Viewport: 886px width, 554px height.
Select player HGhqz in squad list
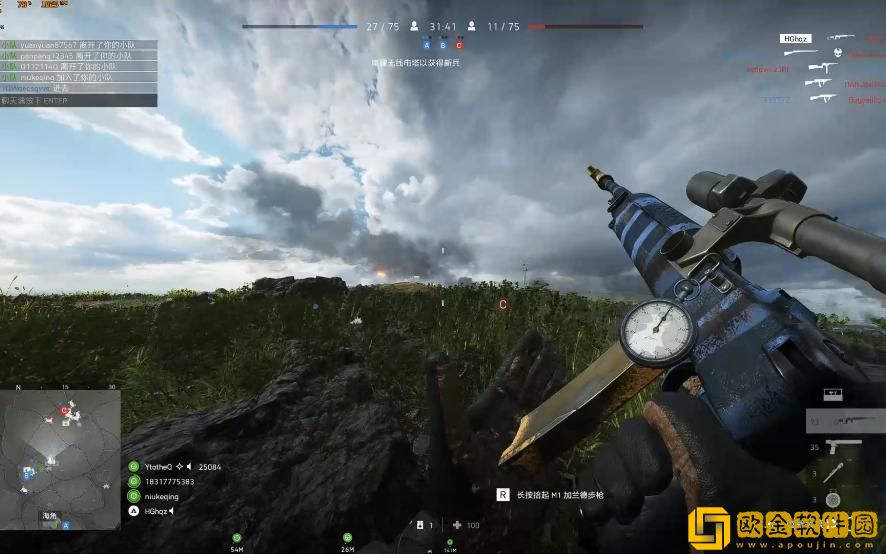156,511
